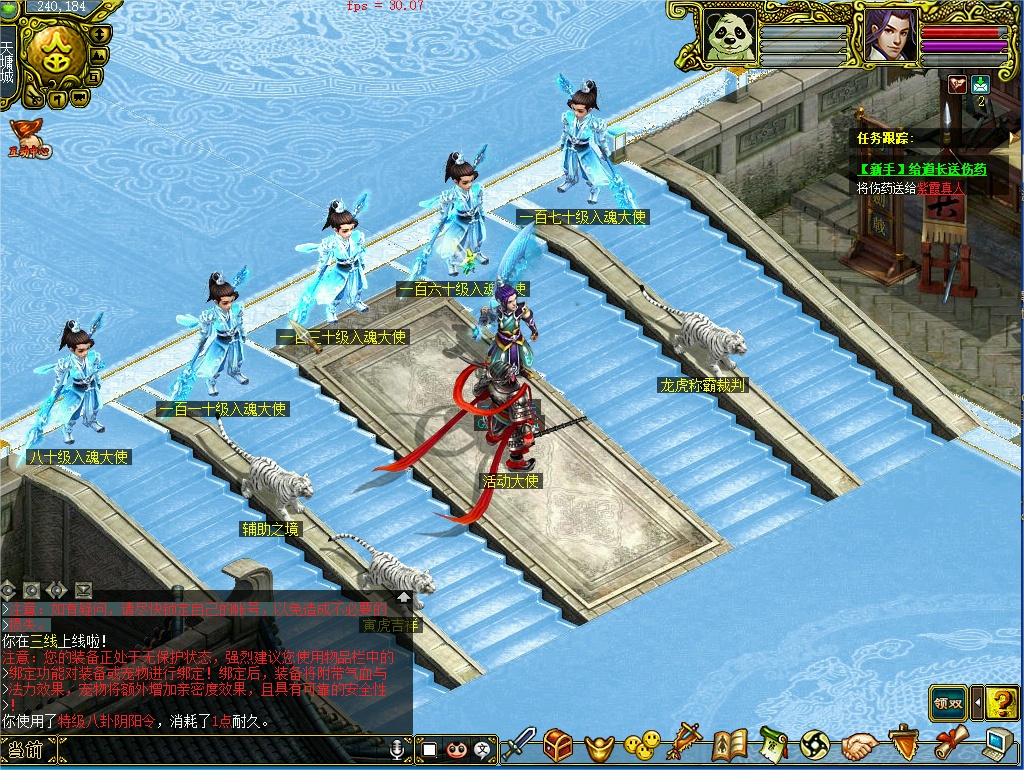This screenshot has height=770, width=1024.
Task: Open the mail envelope notification icon
Action: (980, 85)
